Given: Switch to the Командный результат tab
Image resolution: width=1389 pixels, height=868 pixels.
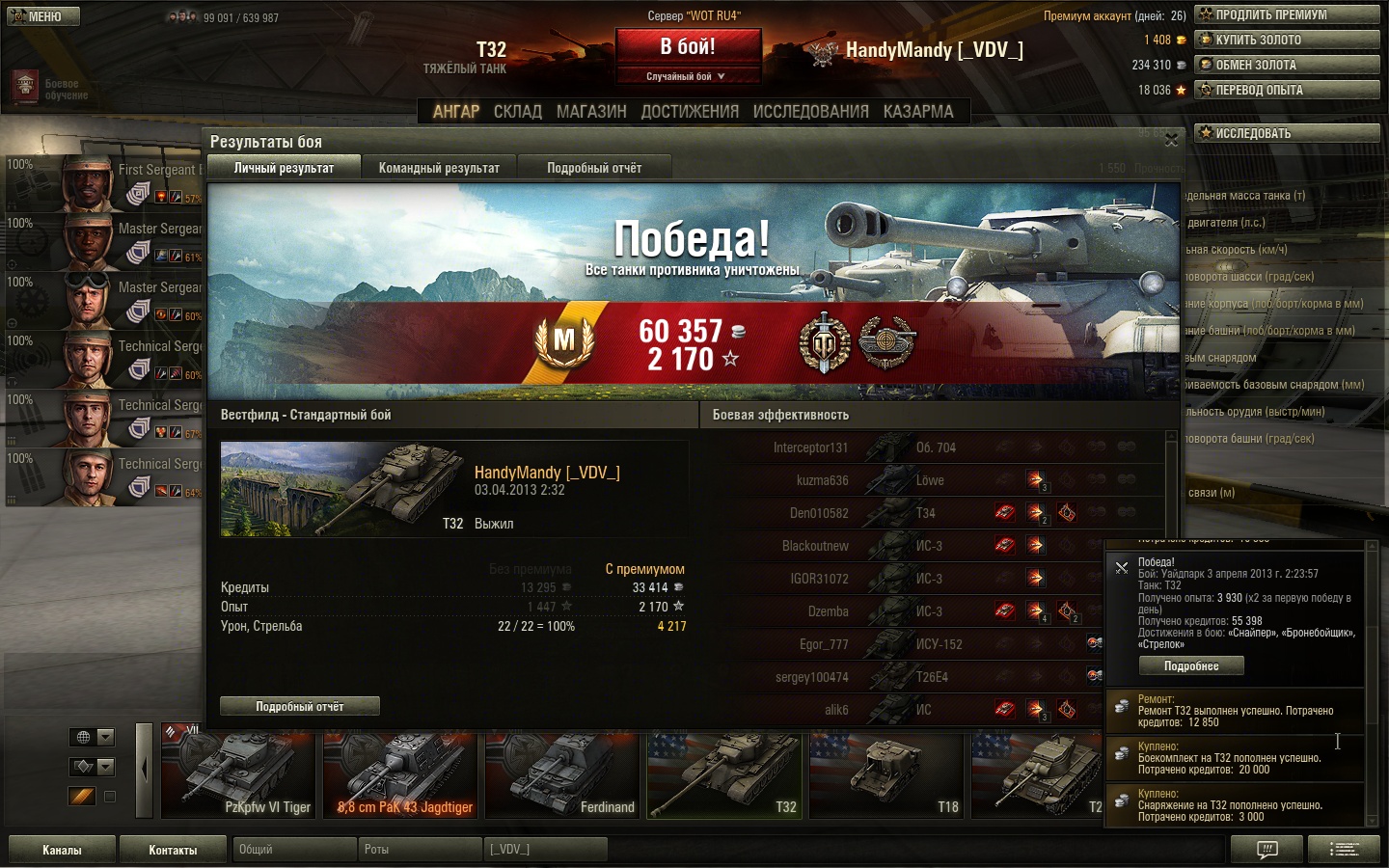Looking at the screenshot, I should [439, 168].
